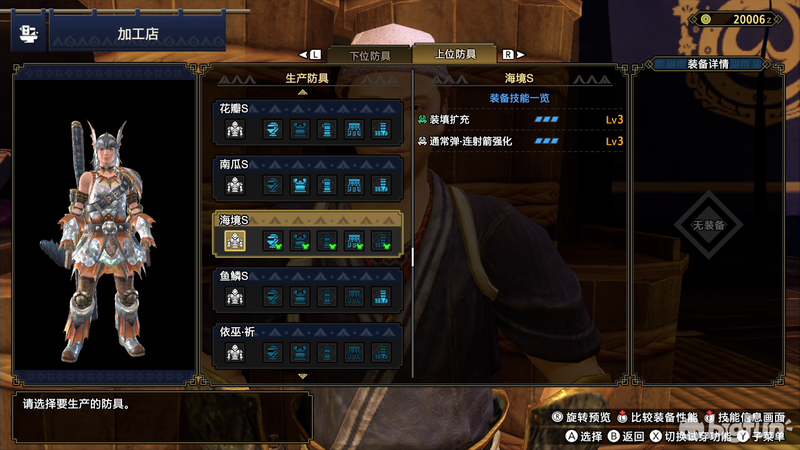Screen dimensions: 800x450
Task: Click the down arrow below the armor list
Action: point(303,377)
